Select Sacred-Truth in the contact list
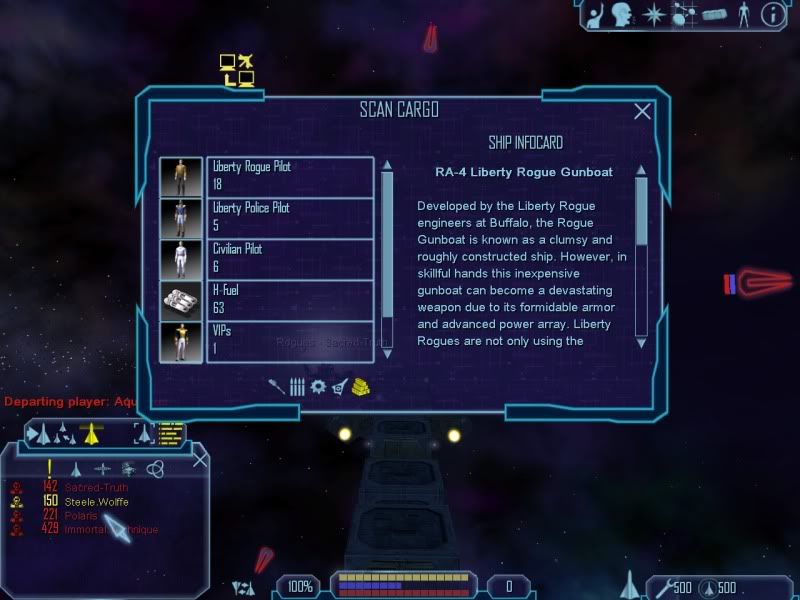The height and width of the screenshot is (600, 800). click(96, 487)
